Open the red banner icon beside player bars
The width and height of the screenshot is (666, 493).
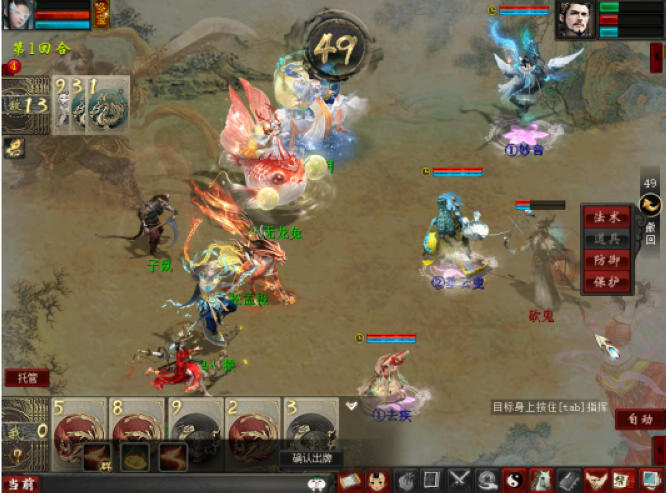tap(102, 14)
